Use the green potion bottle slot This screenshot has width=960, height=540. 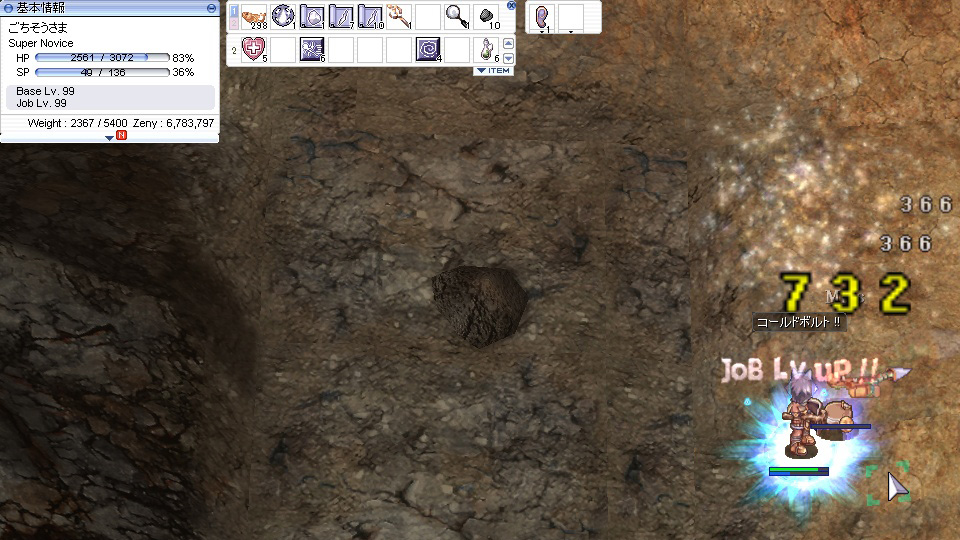pyautogui.click(x=486, y=48)
